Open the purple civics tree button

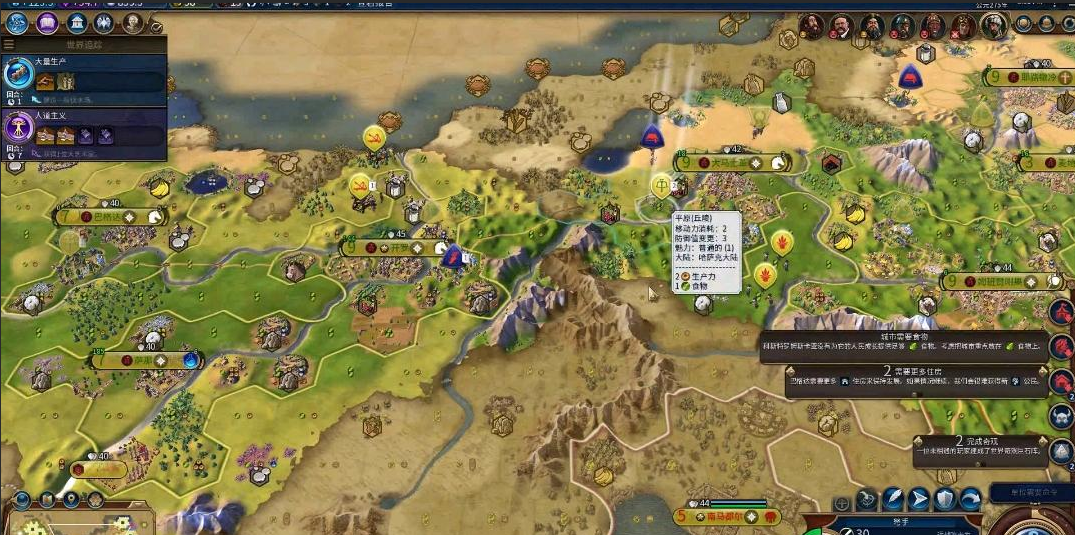click(46, 22)
